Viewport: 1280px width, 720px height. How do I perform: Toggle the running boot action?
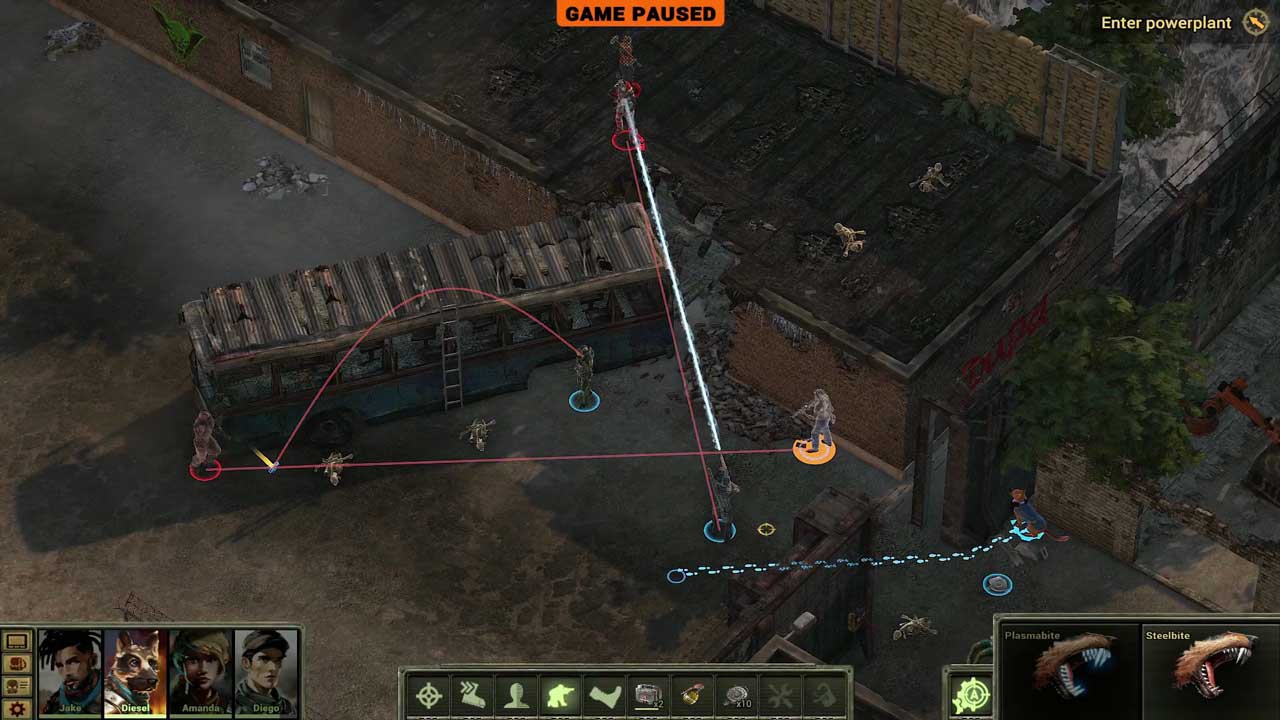(x=472, y=696)
